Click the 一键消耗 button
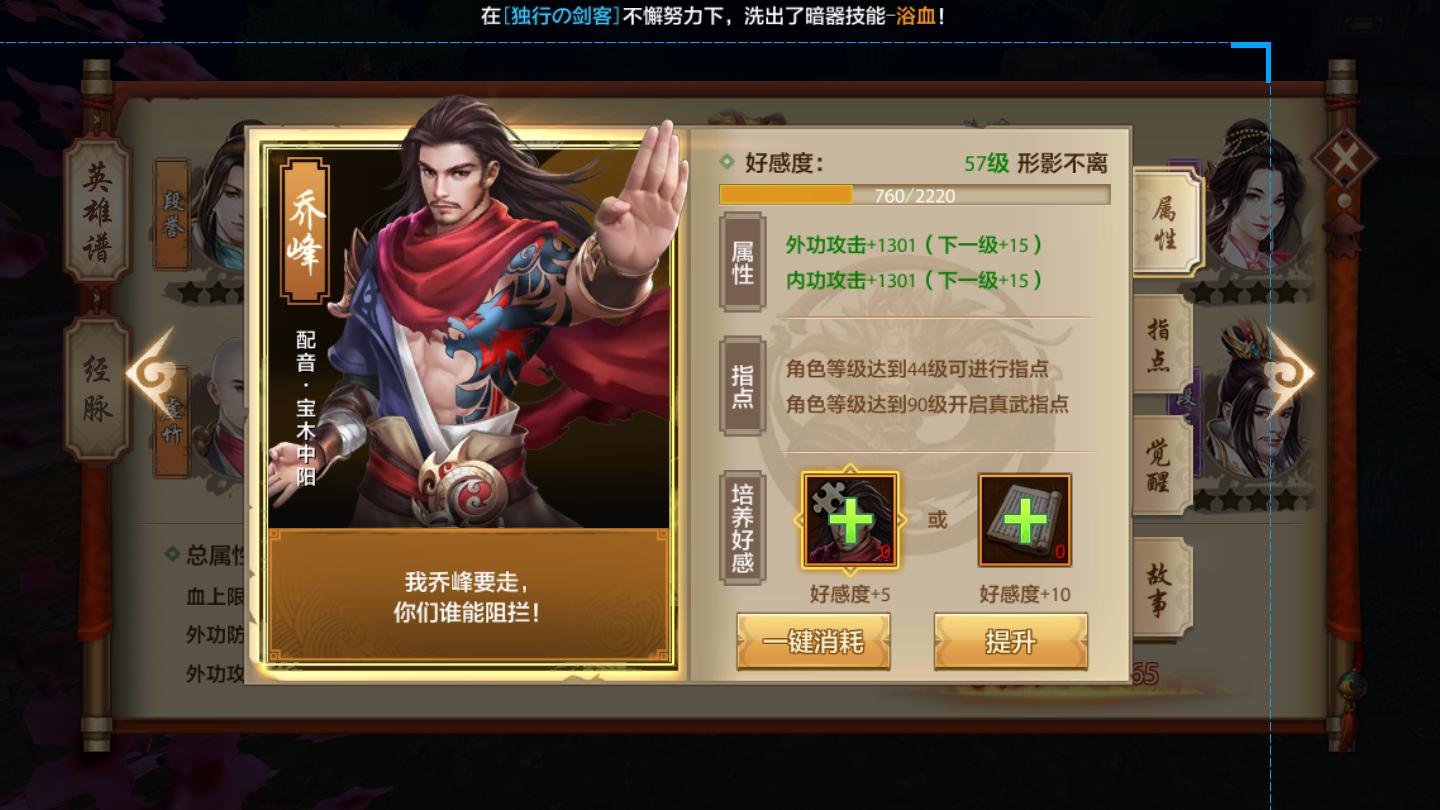 coord(813,642)
